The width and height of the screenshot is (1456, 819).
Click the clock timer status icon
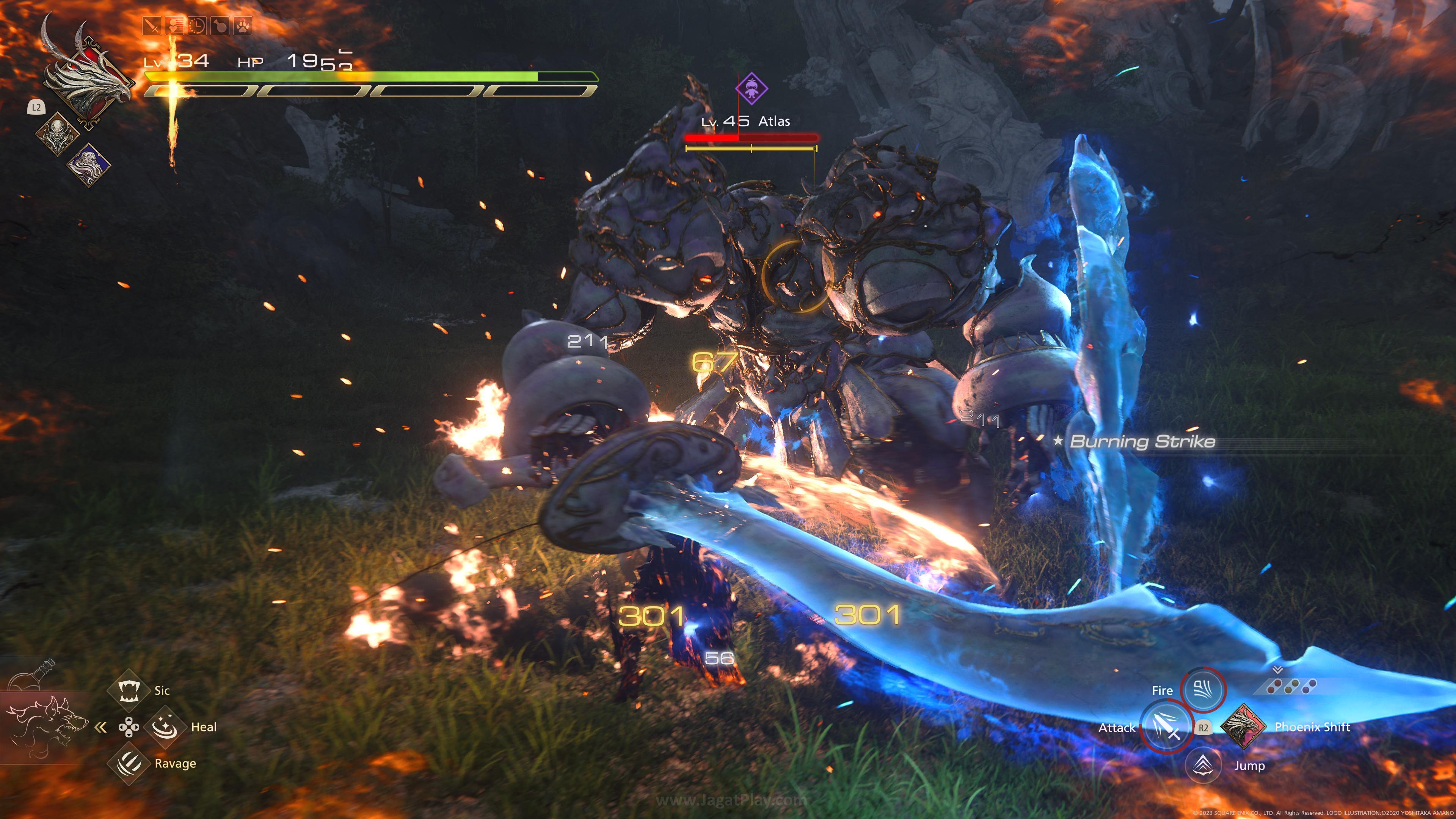197,25
